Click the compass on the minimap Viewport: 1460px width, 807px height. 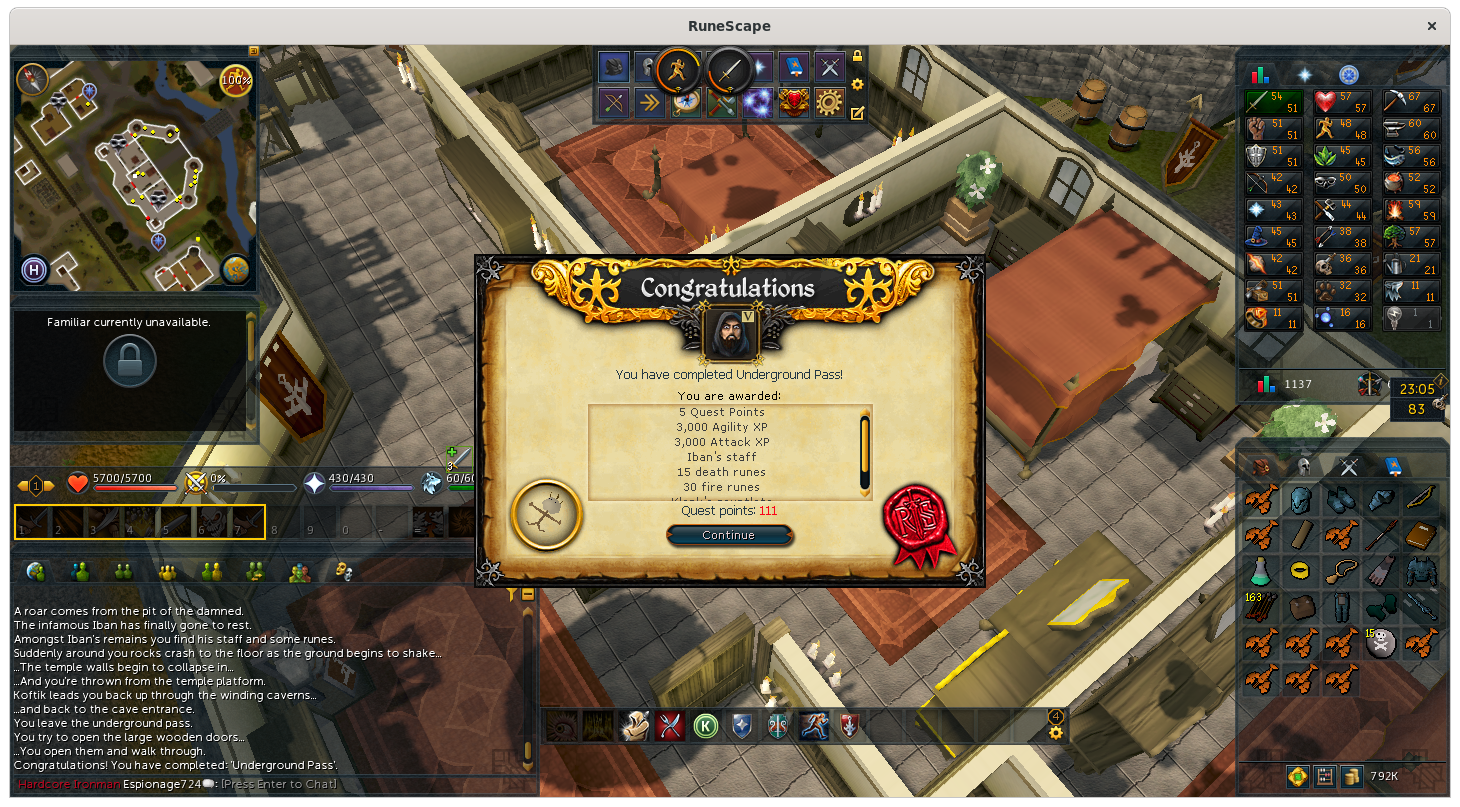33,78
